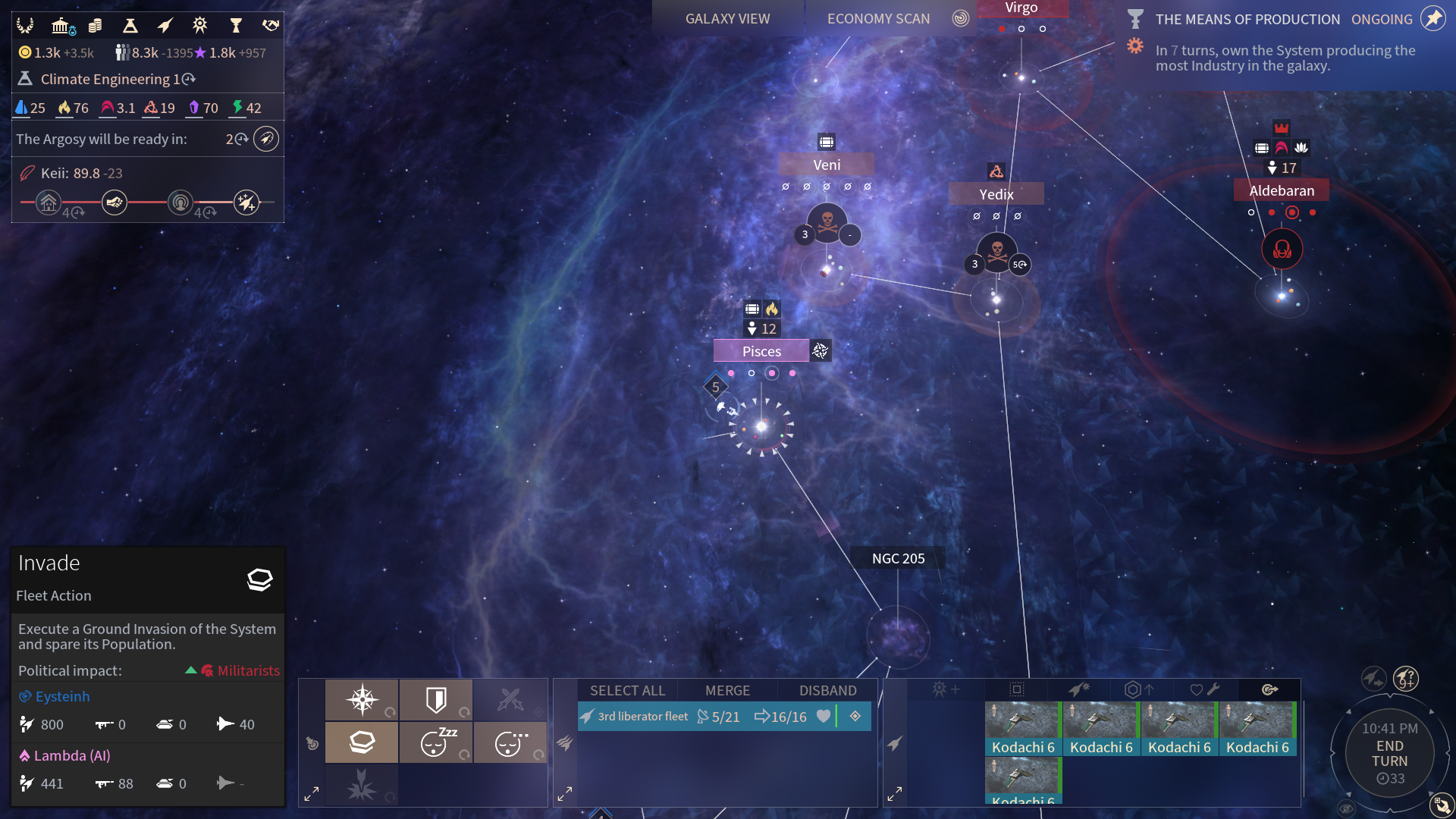Activate the compass star fleet action
Viewport: 1456px width, 819px height.
[362, 699]
